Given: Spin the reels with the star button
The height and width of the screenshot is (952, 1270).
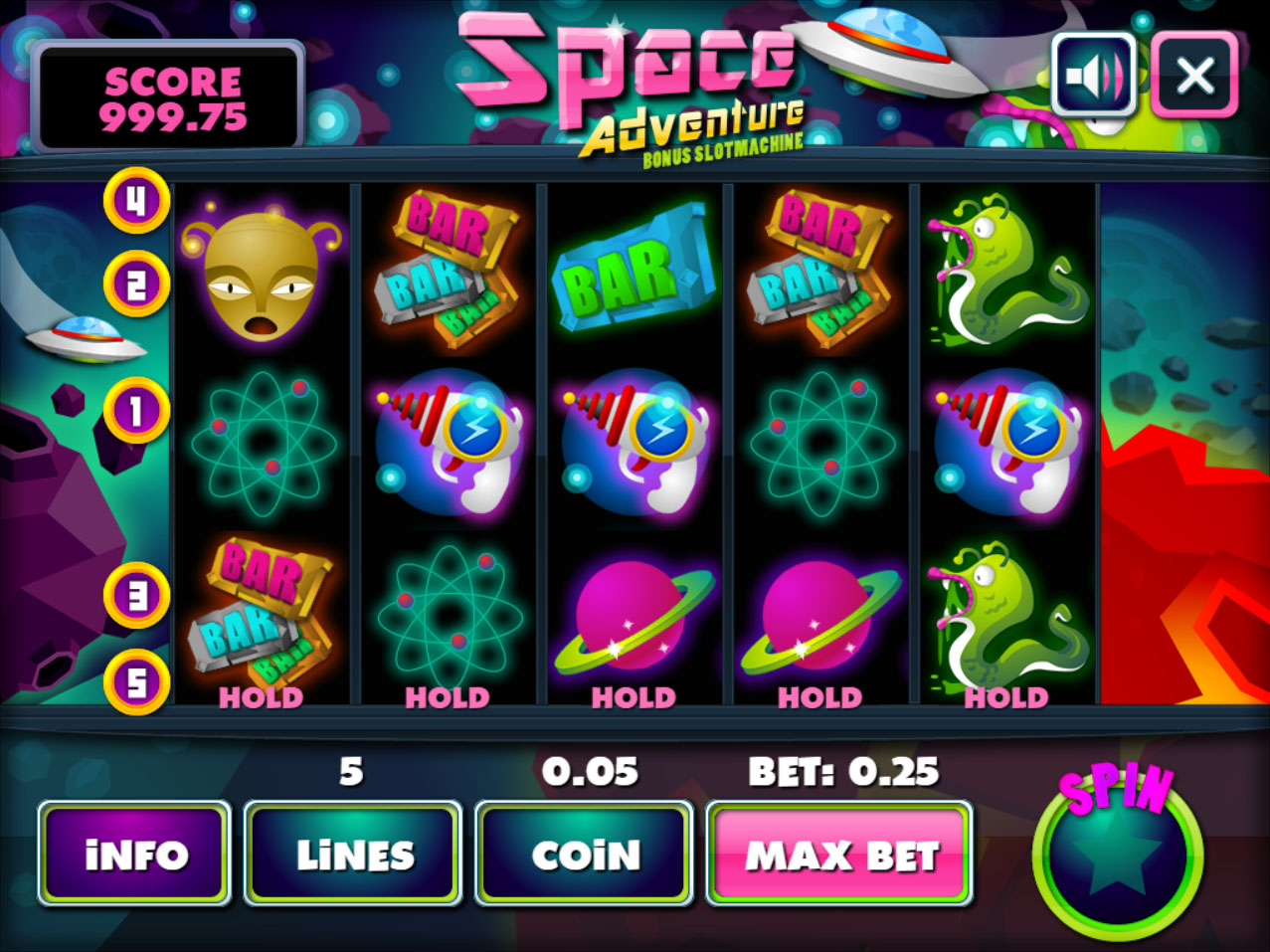Looking at the screenshot, I should click(x=1117, y=854).
